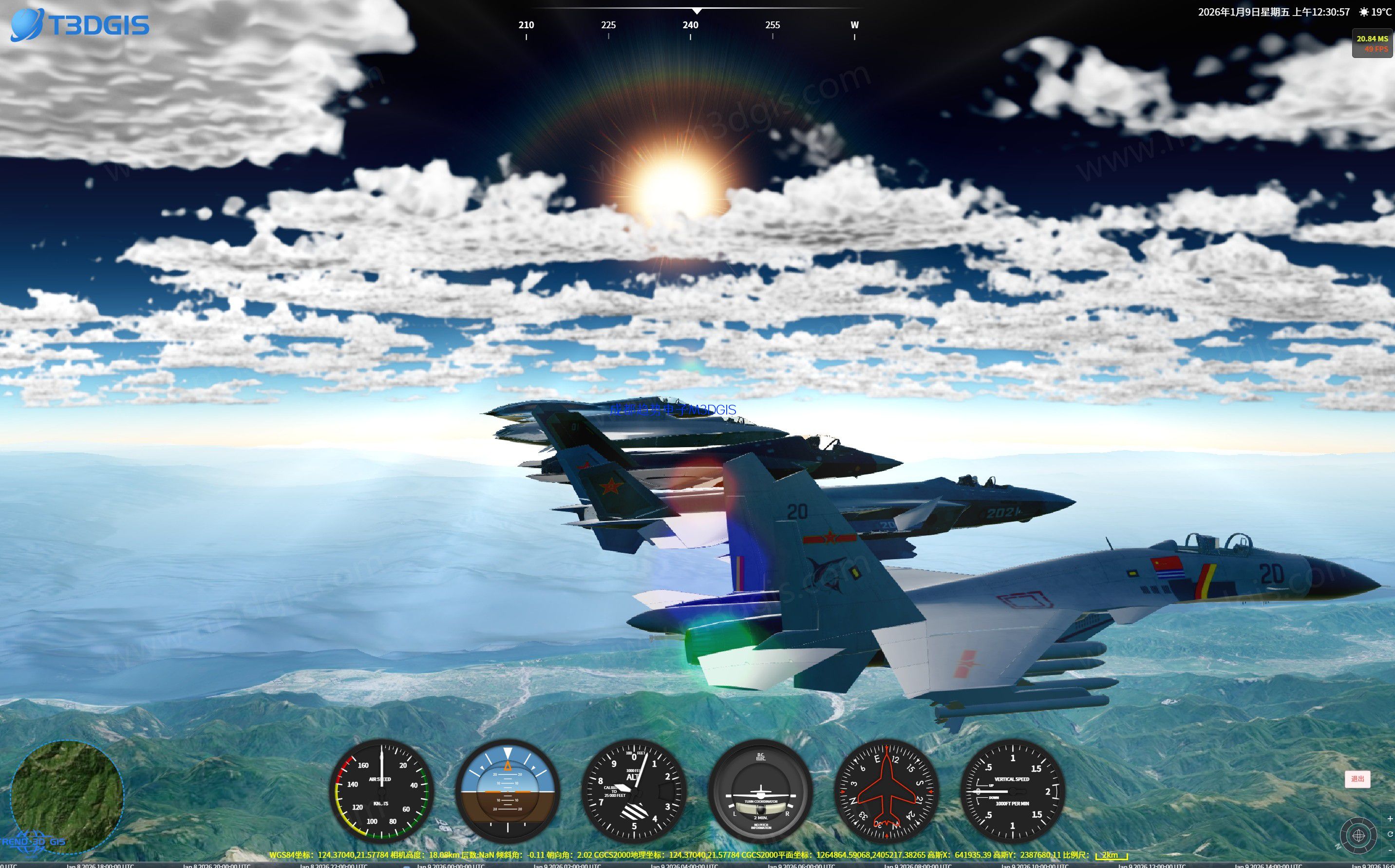Click the turn coordinator gauge

click(762, 792)
